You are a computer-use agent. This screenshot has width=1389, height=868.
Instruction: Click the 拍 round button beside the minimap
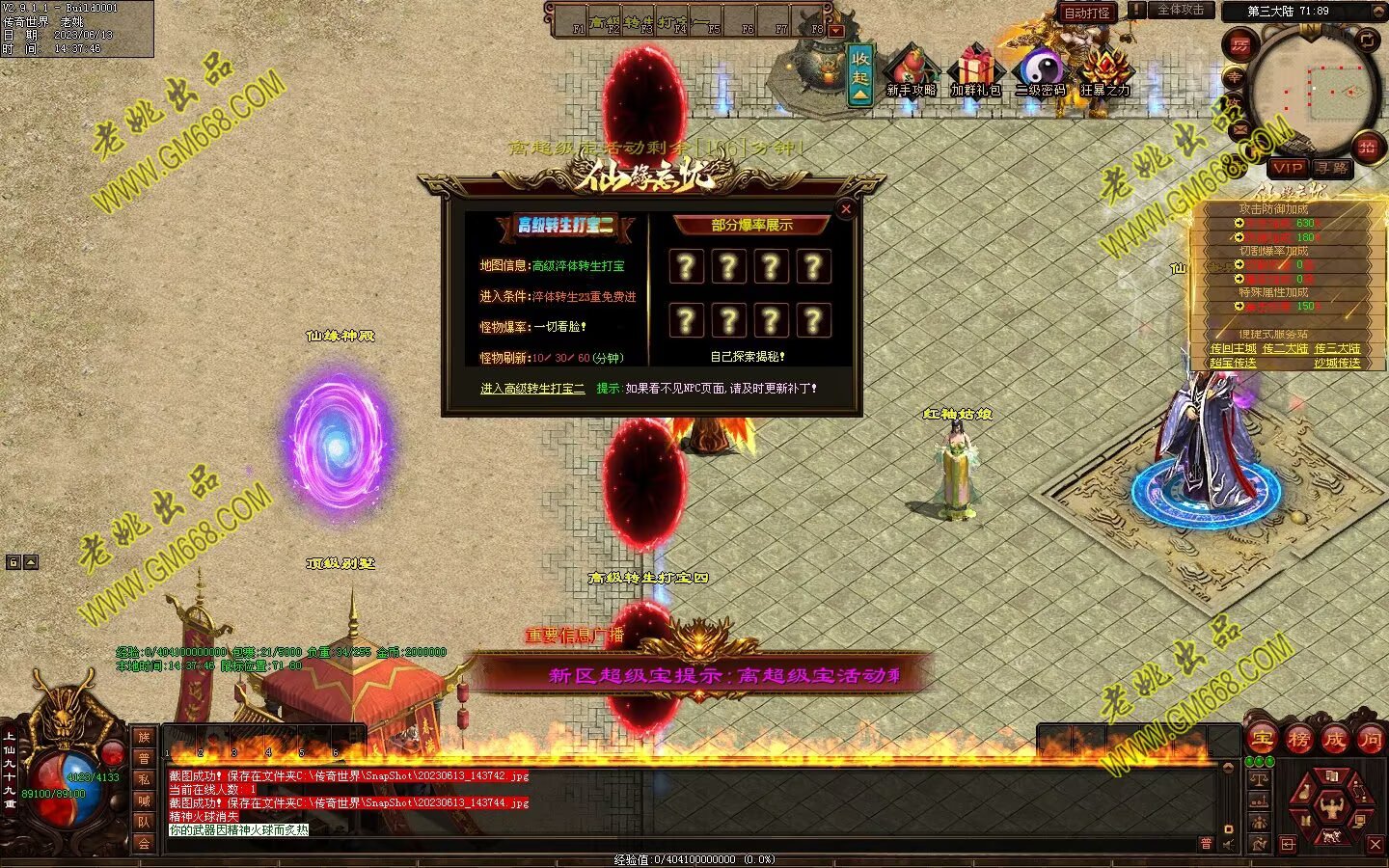pos(1367,147)
